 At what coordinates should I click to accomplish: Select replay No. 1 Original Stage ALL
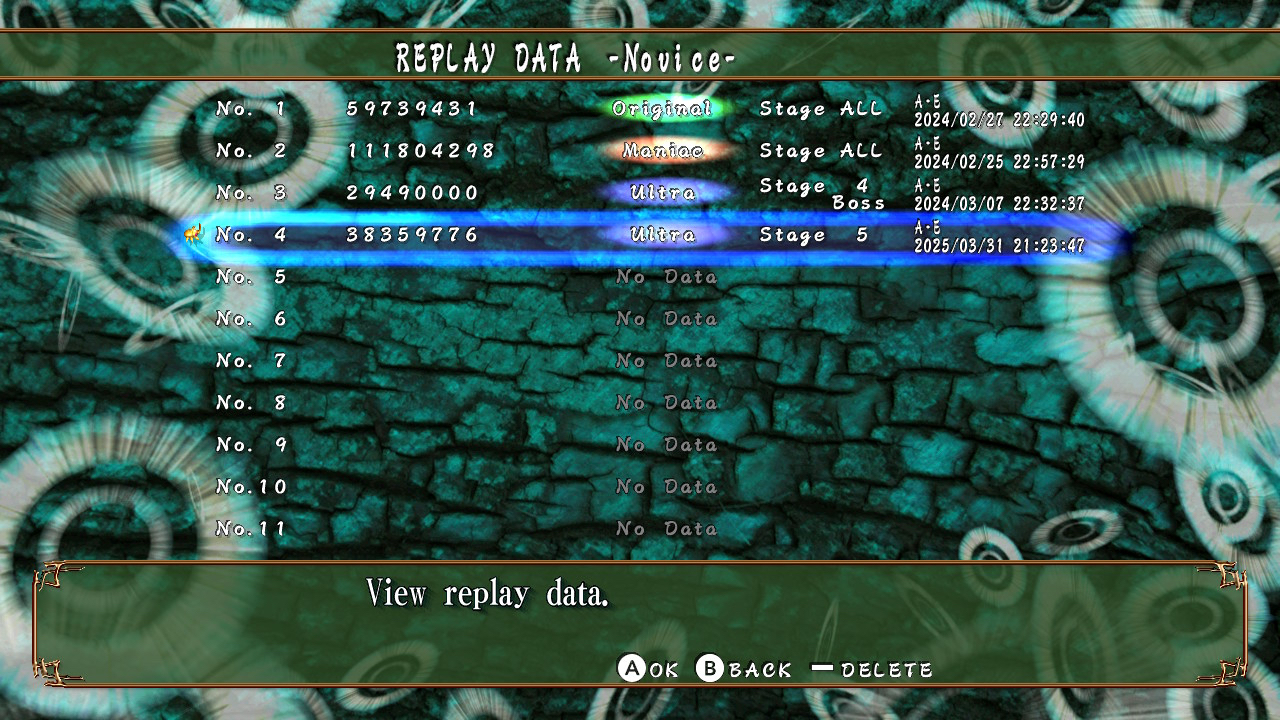[650, 108]
